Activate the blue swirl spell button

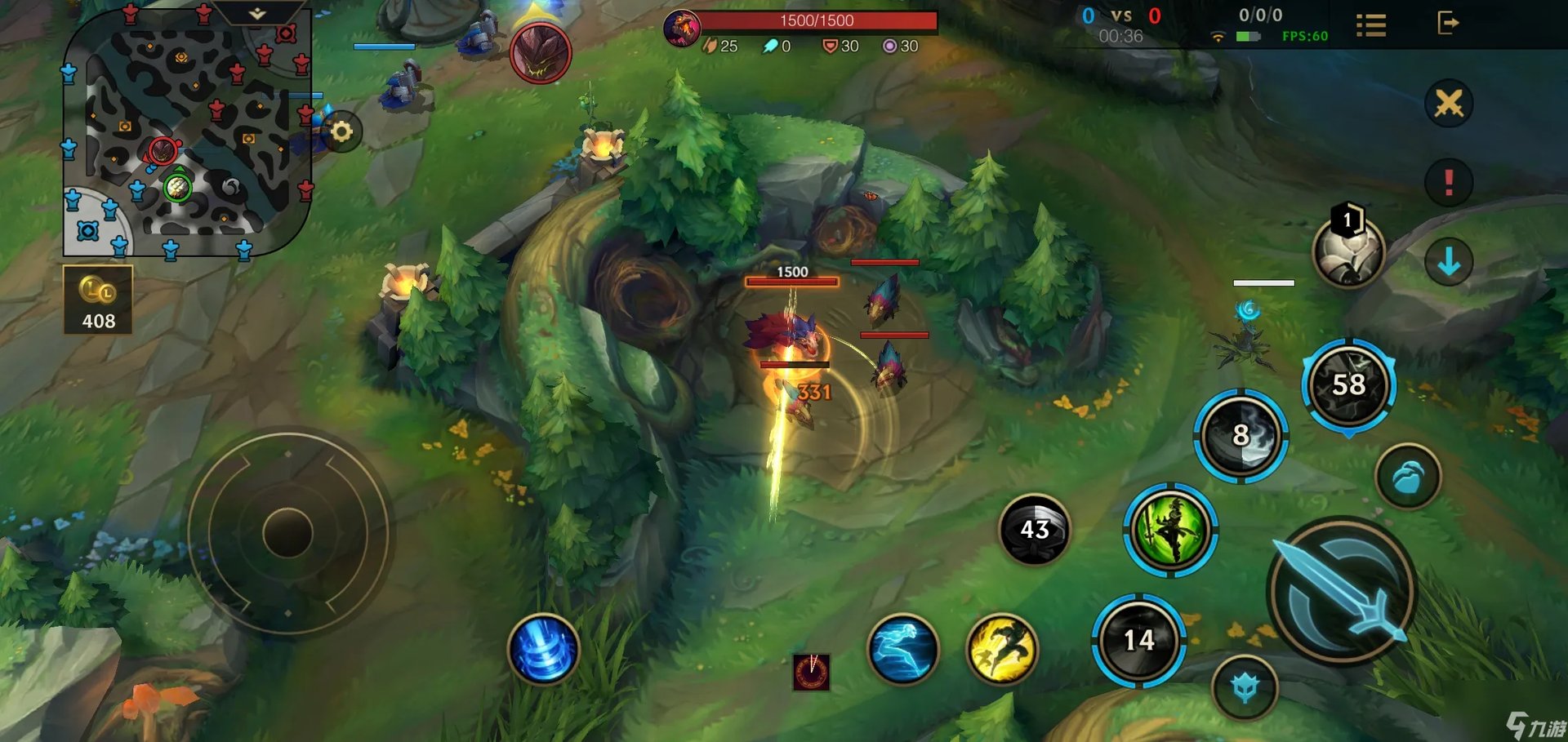tap(543, 649)
